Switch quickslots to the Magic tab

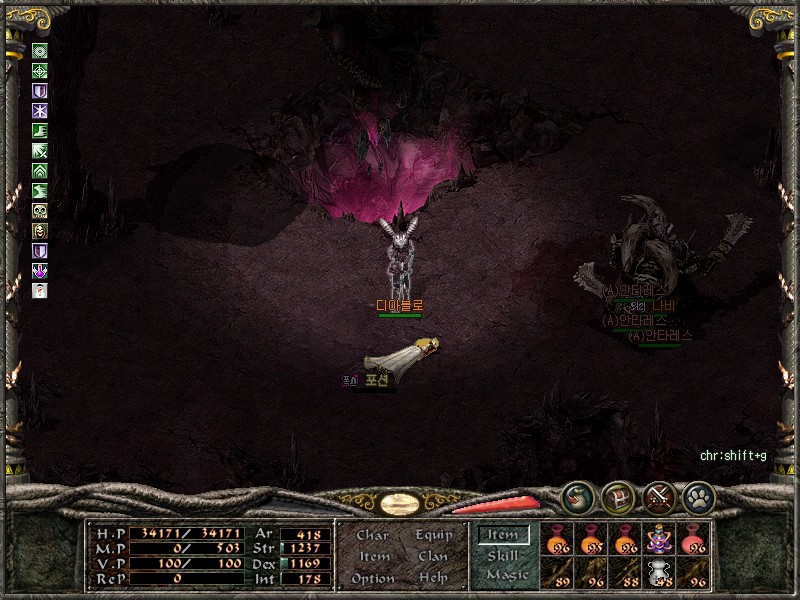coord(507,575)
